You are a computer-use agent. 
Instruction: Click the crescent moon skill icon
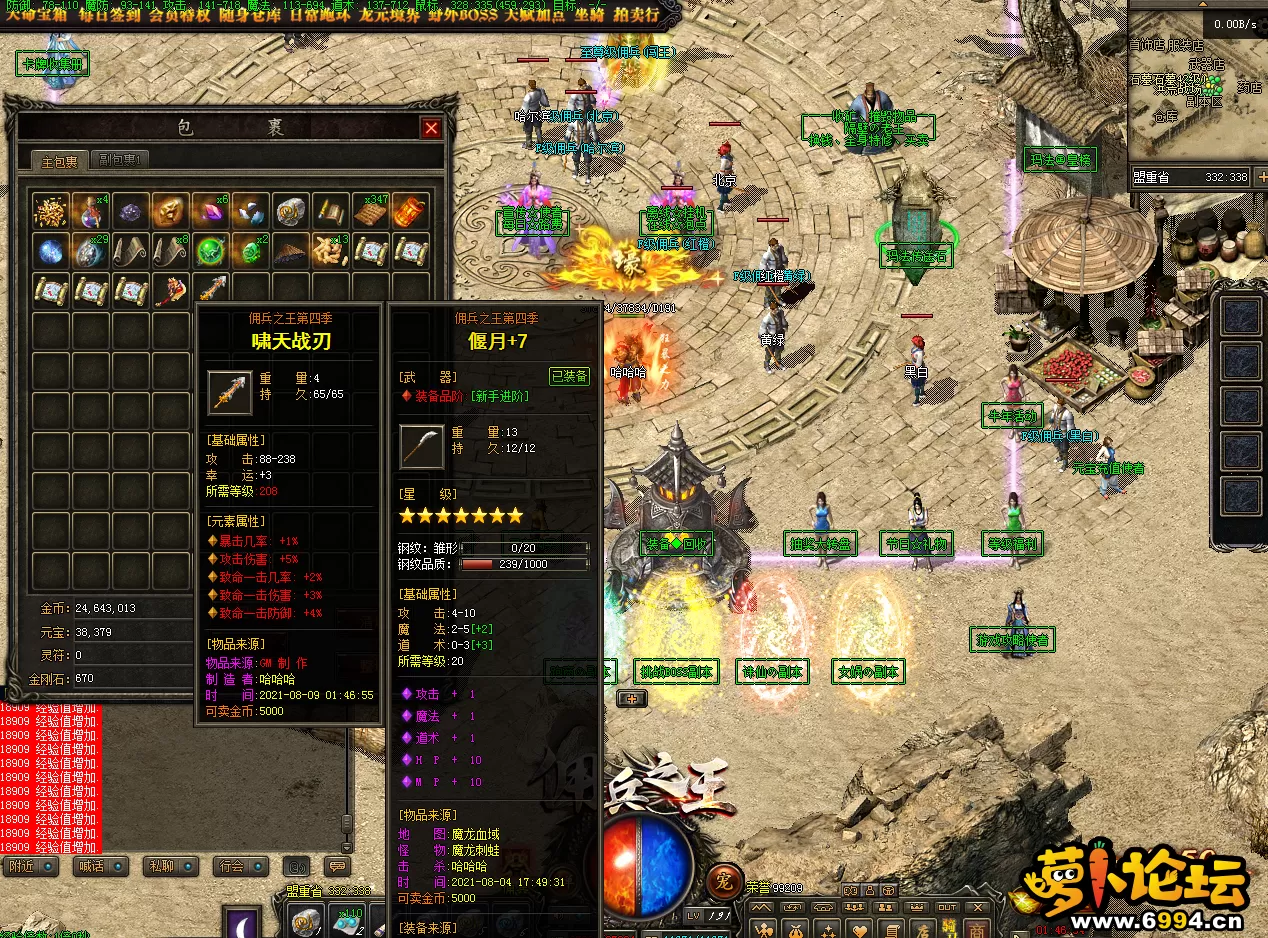point(243,922)
